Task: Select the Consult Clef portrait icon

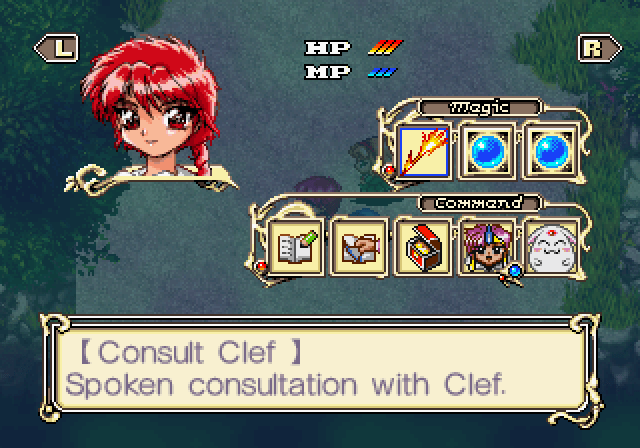Action: [x=487, y=245]
